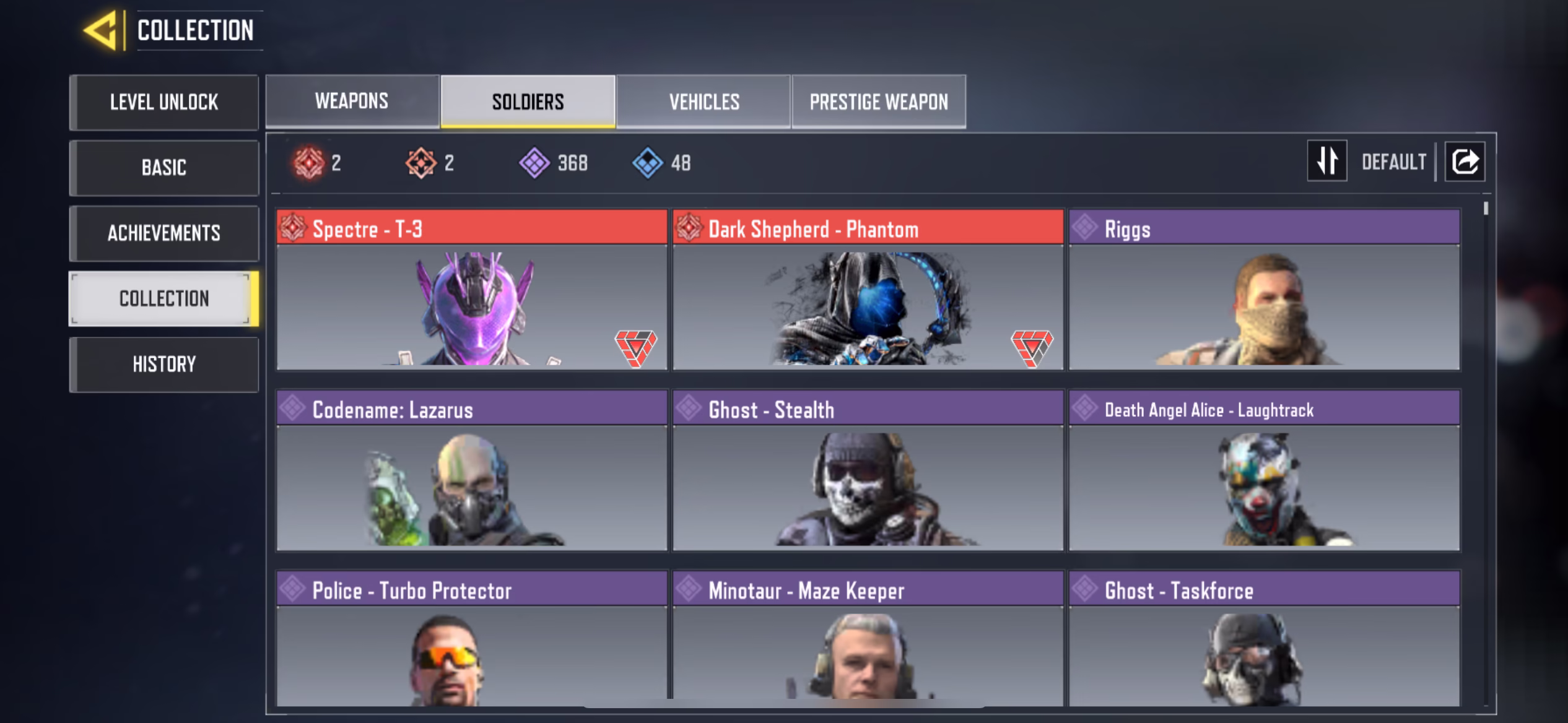The image size is (1568, 723).
Task: Open the Prestige Weapon tab
Action: [x=878, y=102]
